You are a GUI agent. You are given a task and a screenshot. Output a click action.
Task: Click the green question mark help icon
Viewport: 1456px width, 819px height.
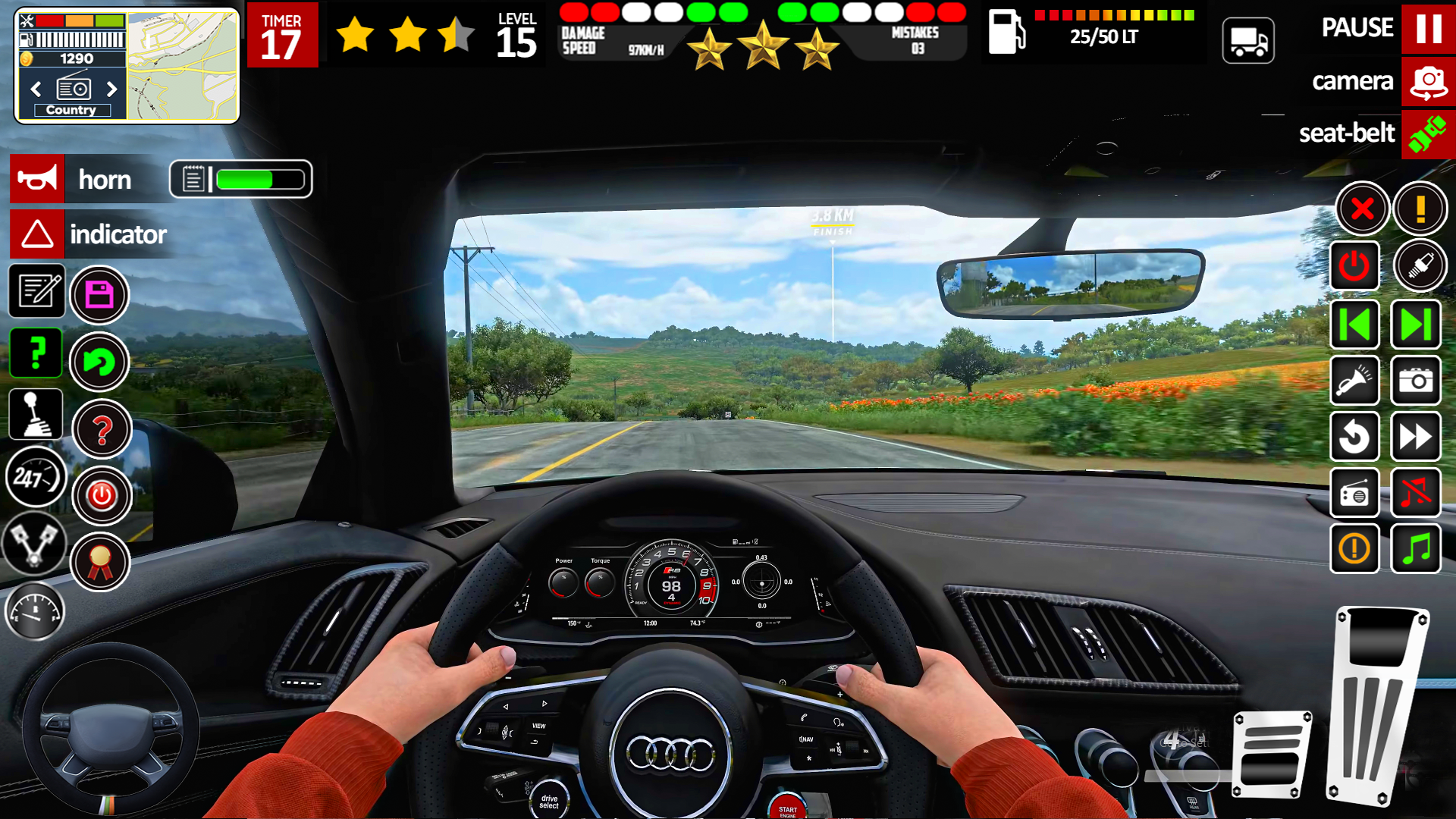click(36, 353)
